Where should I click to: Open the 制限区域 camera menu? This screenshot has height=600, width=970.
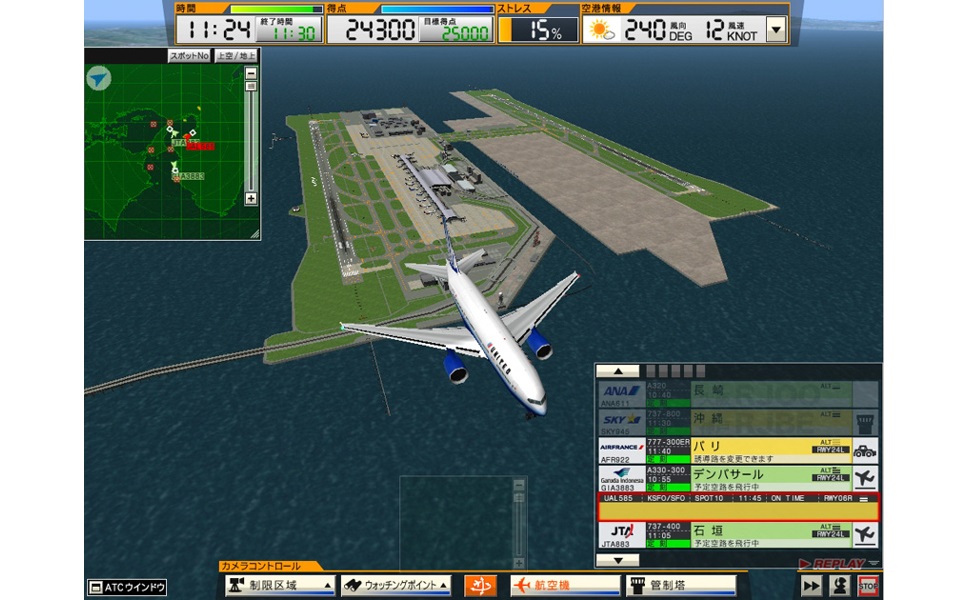click(x=280, y=586)
